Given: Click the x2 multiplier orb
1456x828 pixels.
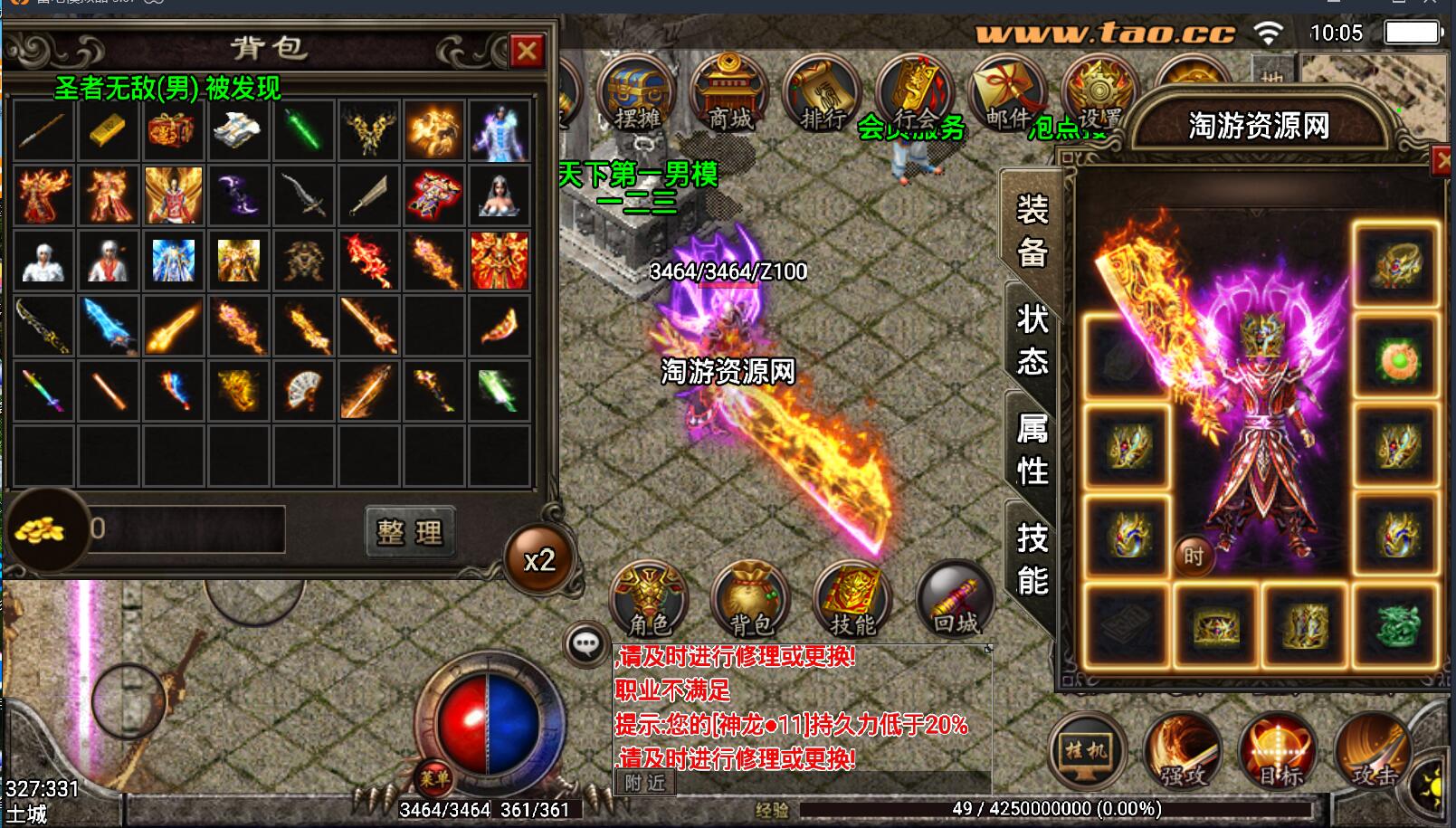Looking at the screenshot, I should tap(539, 560).
